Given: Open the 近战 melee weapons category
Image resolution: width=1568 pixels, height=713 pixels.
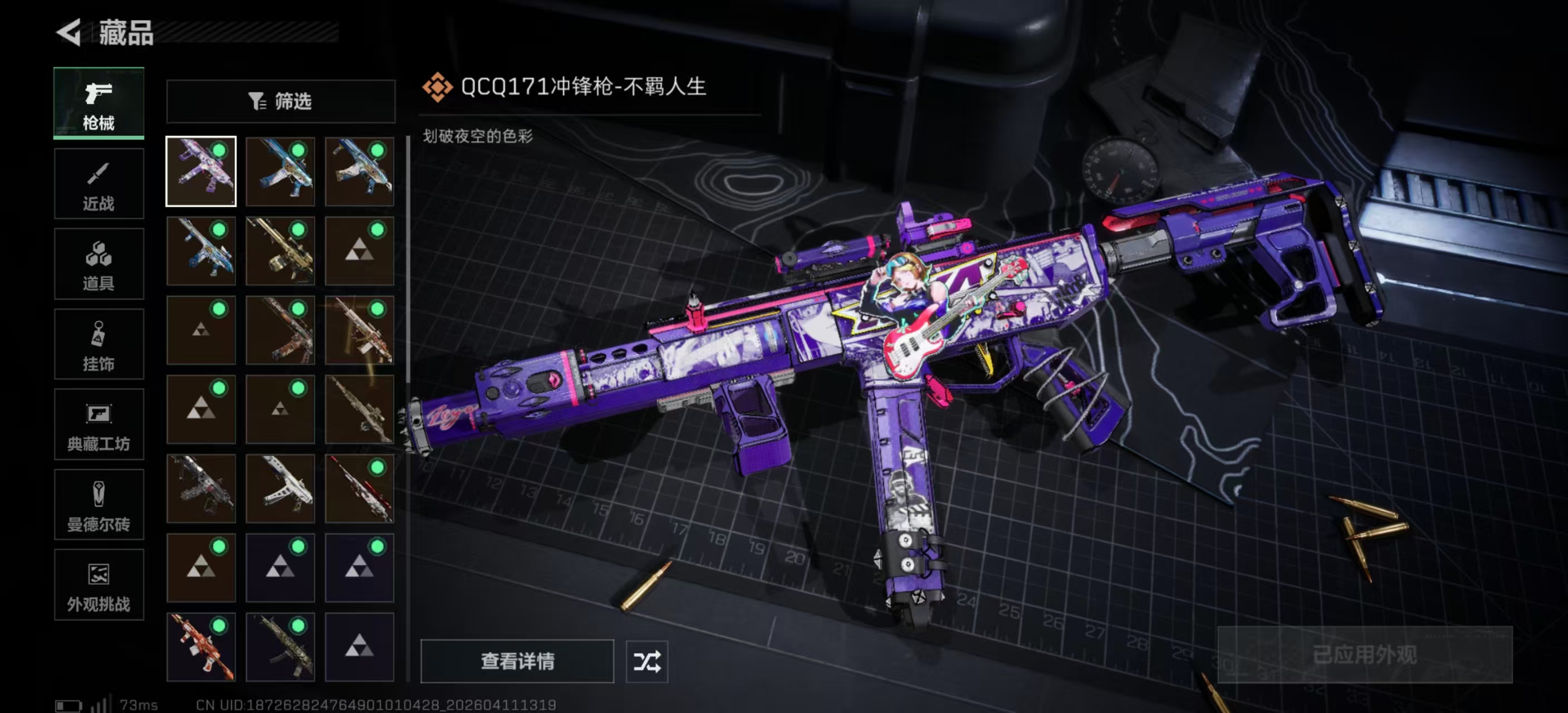Looking at the screenshot, I should tap(99, 184).
